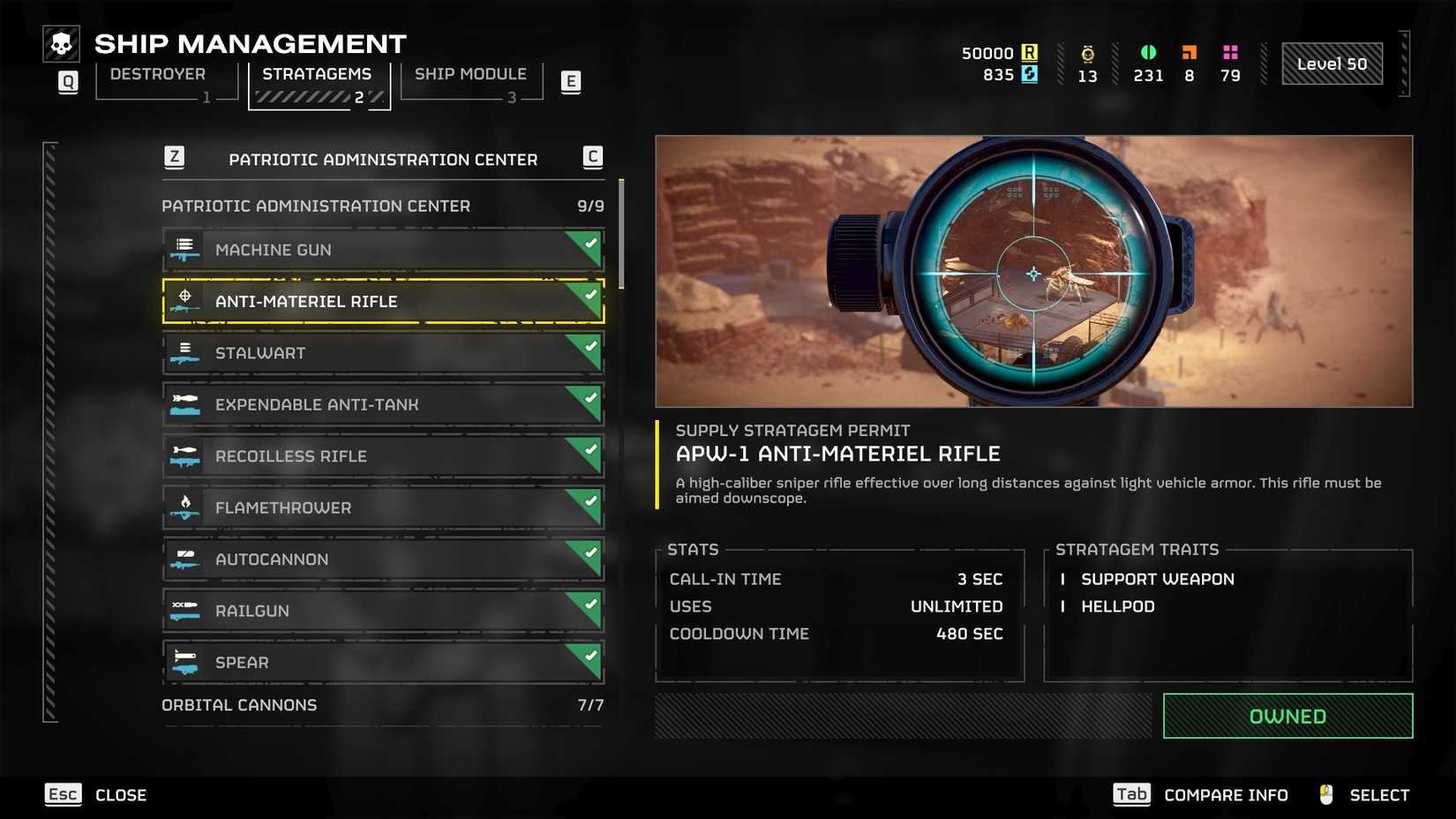Image resolution: width=1456 pixels, height=819 pixels.
Task: Switch to the Ship Module tab
Action: coord(469,74)
